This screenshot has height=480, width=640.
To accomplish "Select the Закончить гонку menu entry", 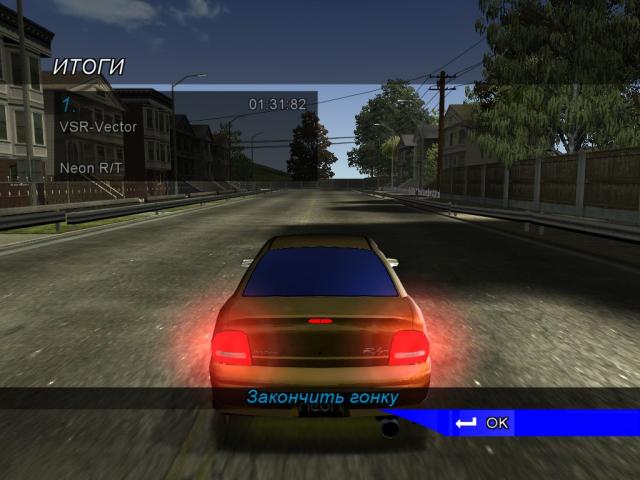I will coord(322,397).
